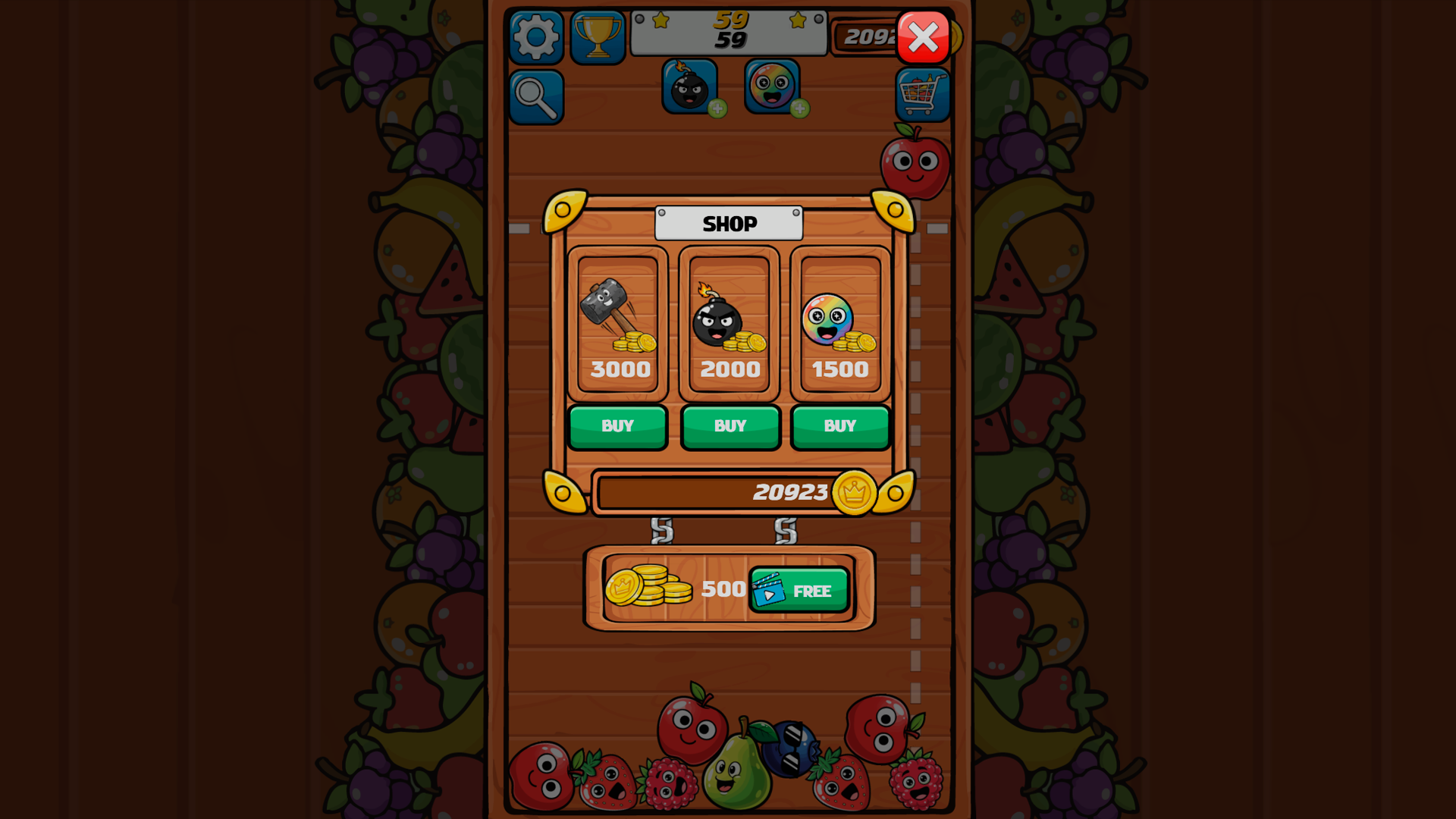Screen dimensions: 1456x819
Task: Select the hammer item costing 3000
Action: 617,318
